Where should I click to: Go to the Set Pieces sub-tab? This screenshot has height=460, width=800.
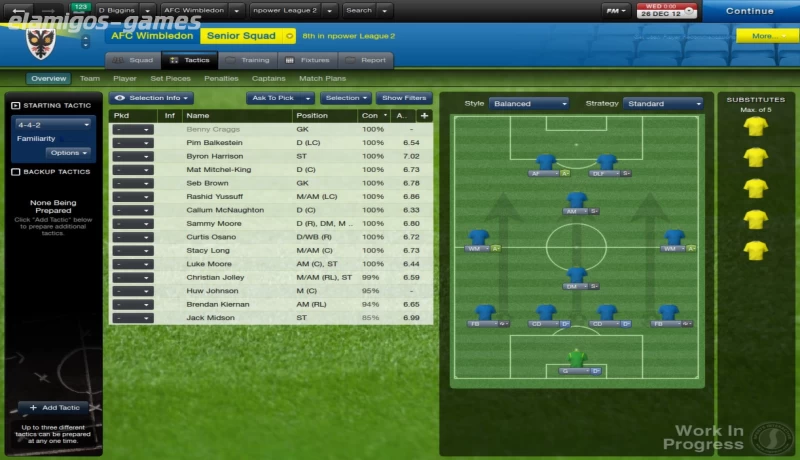(170, 78)
